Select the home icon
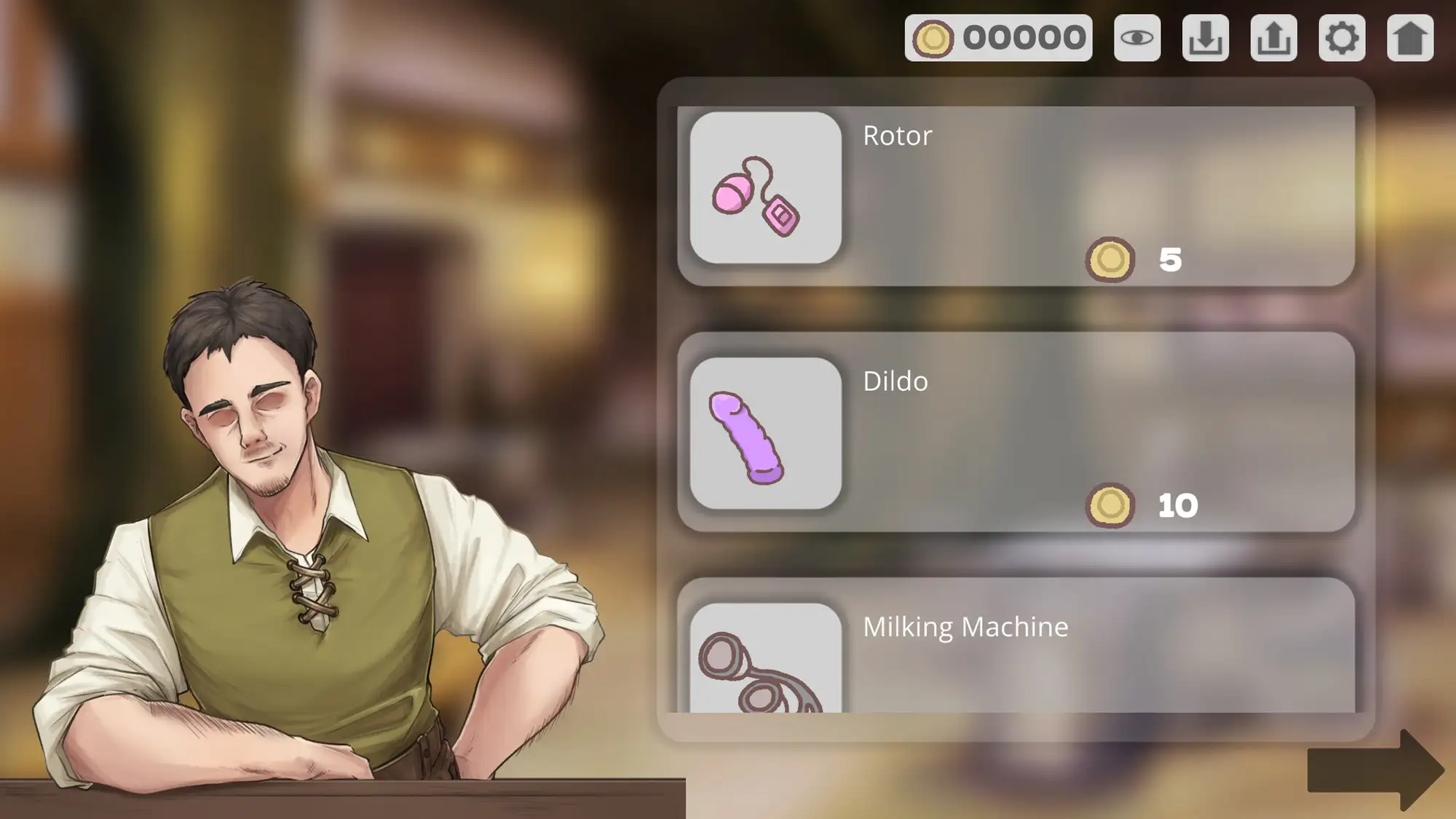1456x819 pixels. tap(1411, 40)
